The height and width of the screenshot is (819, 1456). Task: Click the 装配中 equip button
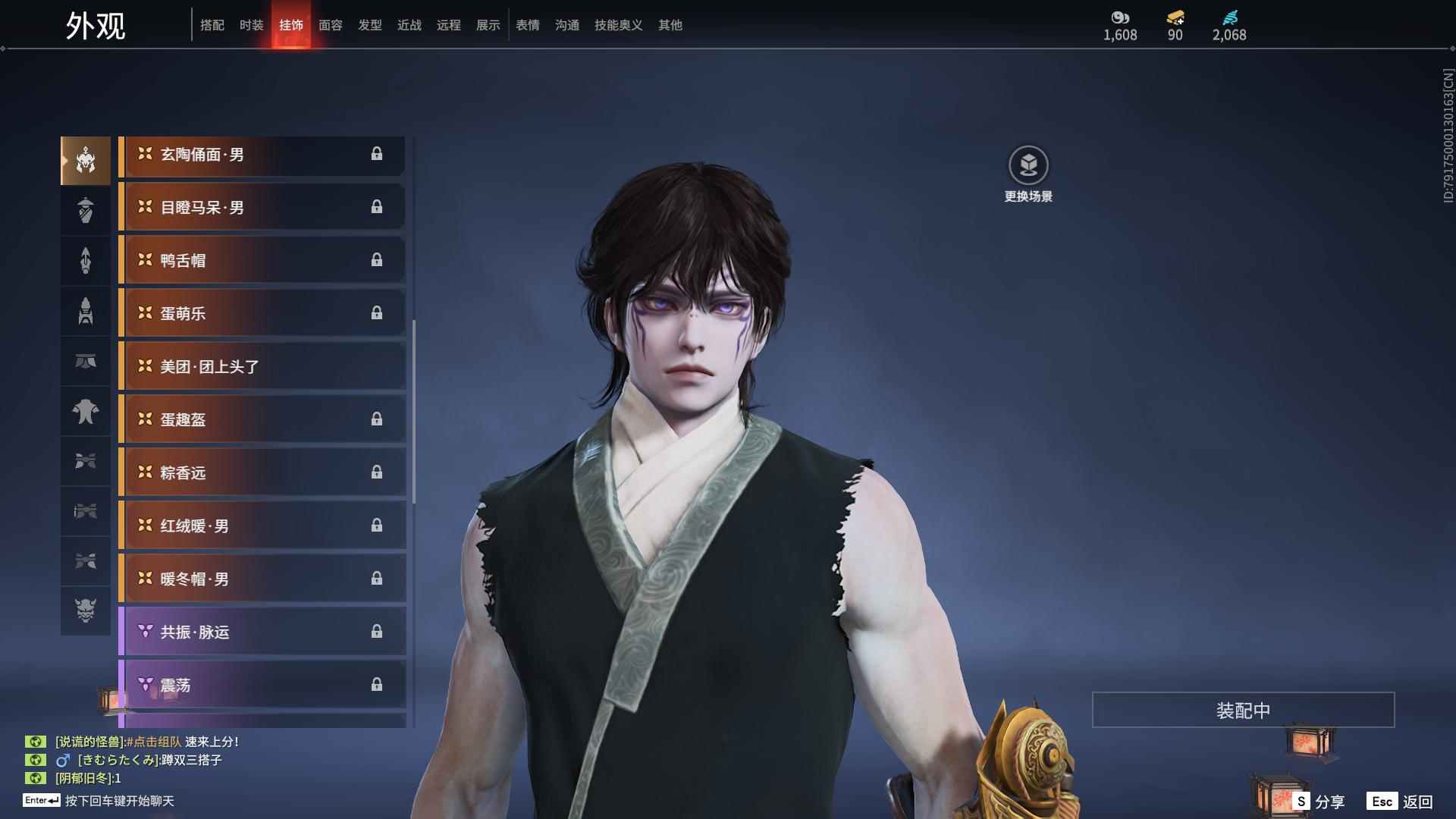[x=1243, y=710]
